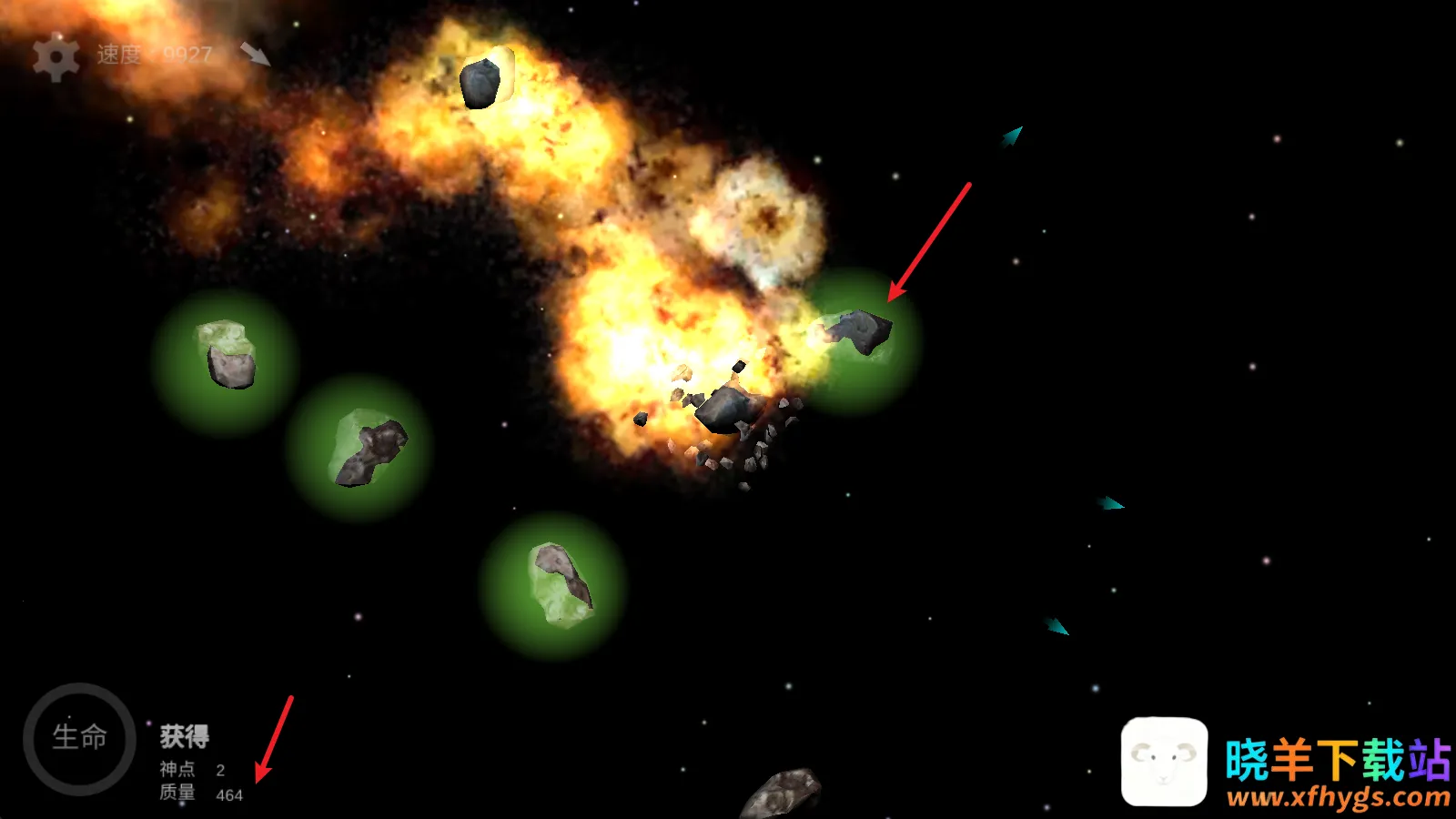Viewport: 1456px width, 819px height.
Task: Open the gear settings menu
Action: (56, 57)
